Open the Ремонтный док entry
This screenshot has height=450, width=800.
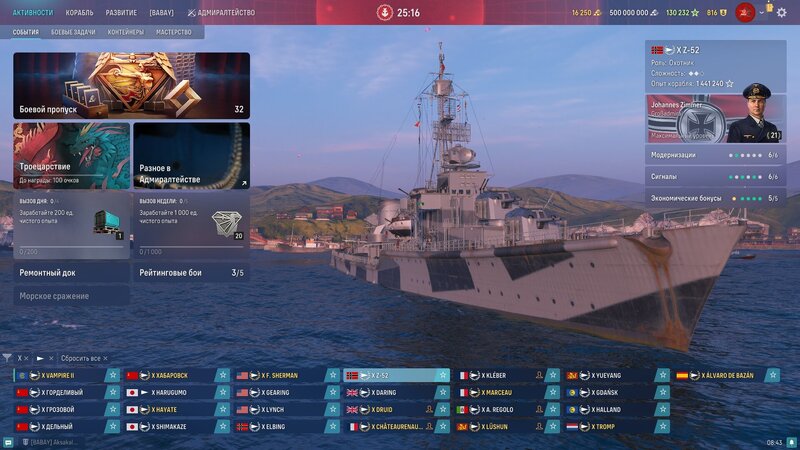pyautogui.click(x=71, y=272)
